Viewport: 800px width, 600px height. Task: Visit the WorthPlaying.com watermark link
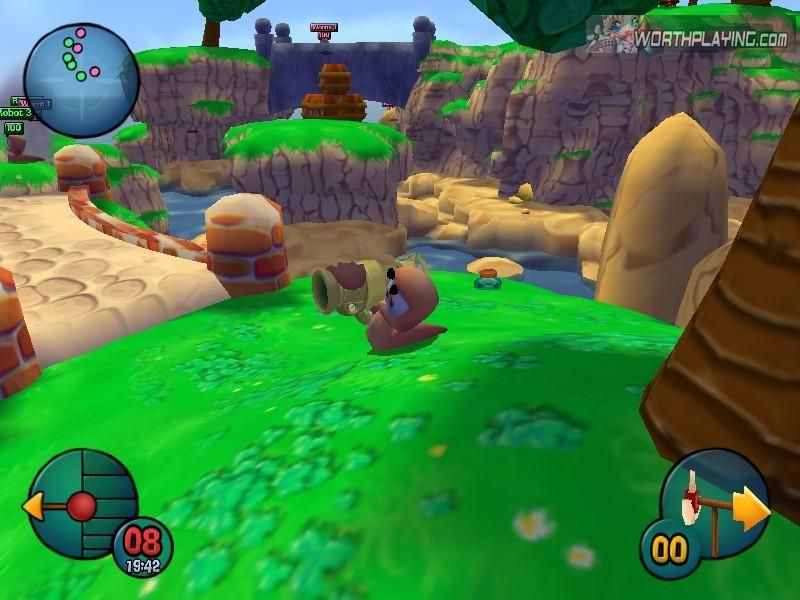coord(712,39)
